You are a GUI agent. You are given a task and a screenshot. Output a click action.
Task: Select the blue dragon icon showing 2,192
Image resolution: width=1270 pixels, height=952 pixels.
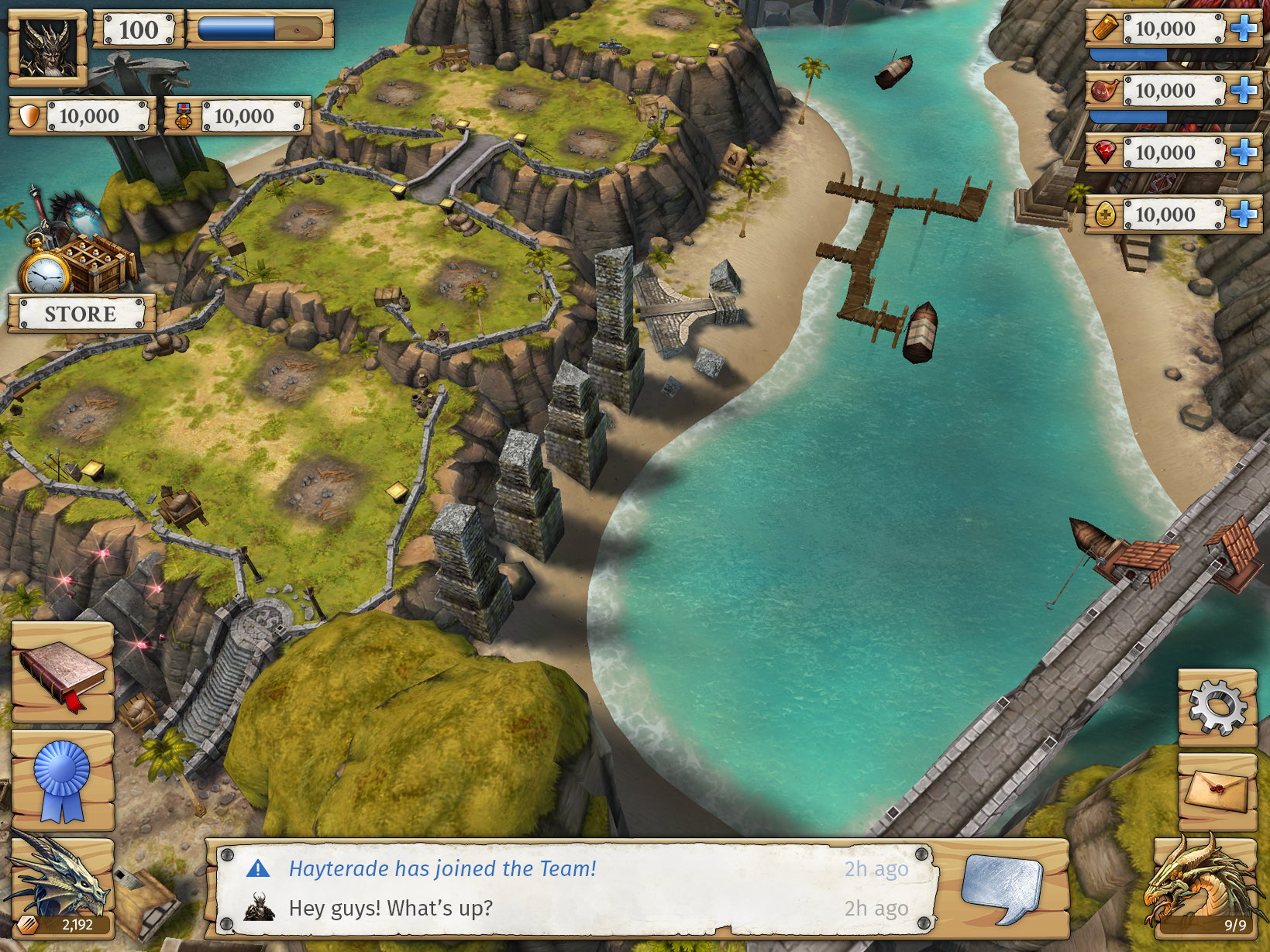(62, 887)
